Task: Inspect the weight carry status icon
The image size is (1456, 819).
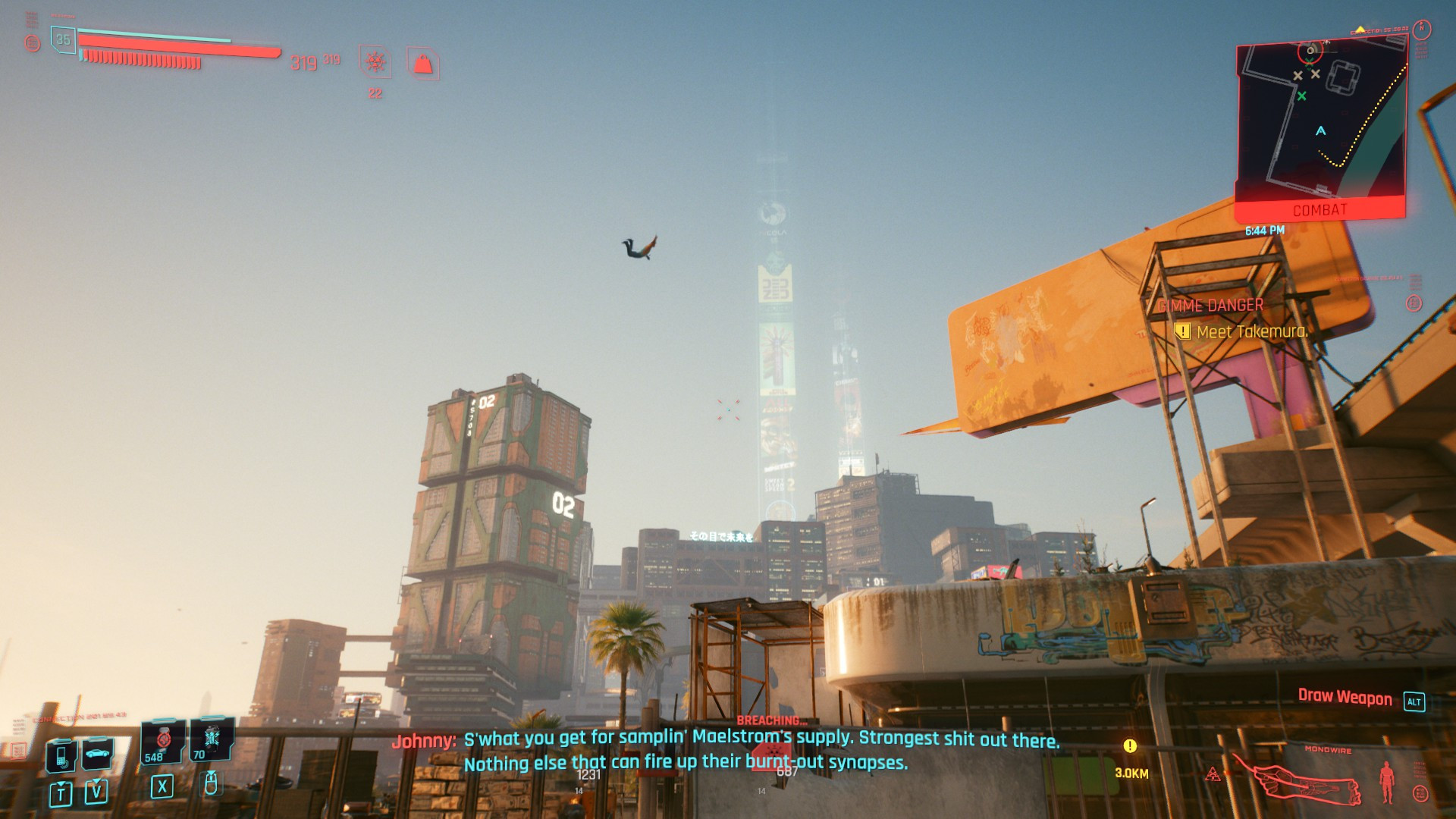Action: point(423,64)
